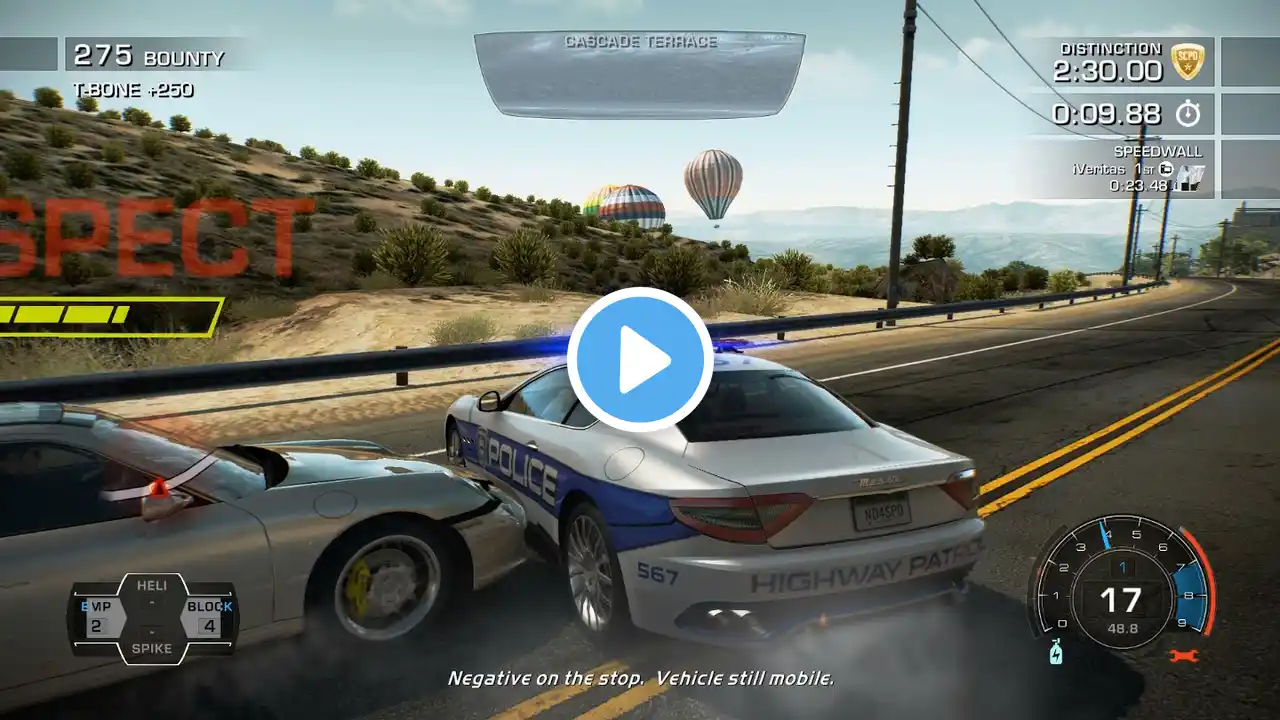This screenshot has width=1280, height=720.
Task: Activate the HELI helicopter support slot
Action: pos(152,585)
